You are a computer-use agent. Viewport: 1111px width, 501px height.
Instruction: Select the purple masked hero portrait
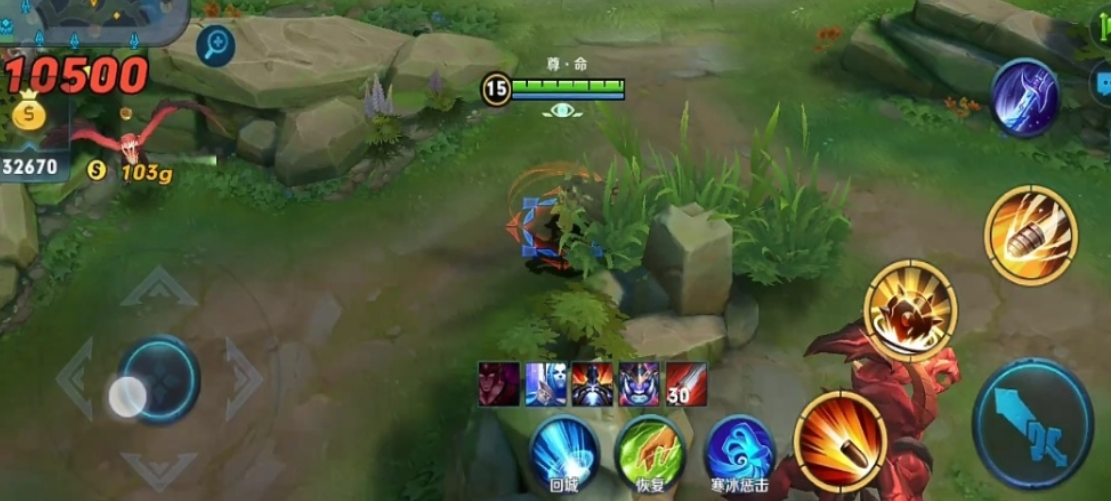[x=639, y=384]
